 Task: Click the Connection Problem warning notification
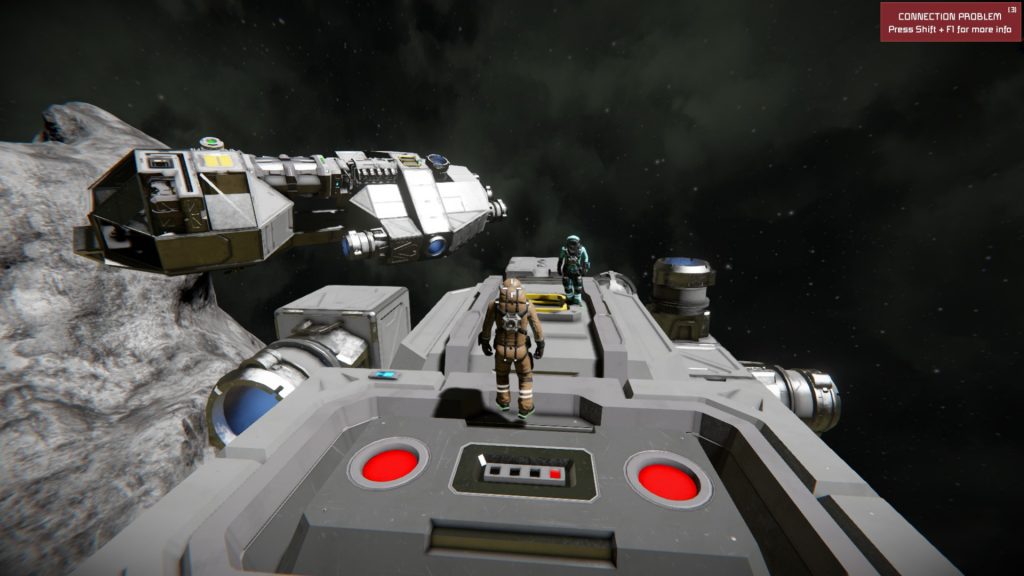(x=949, y=22)
